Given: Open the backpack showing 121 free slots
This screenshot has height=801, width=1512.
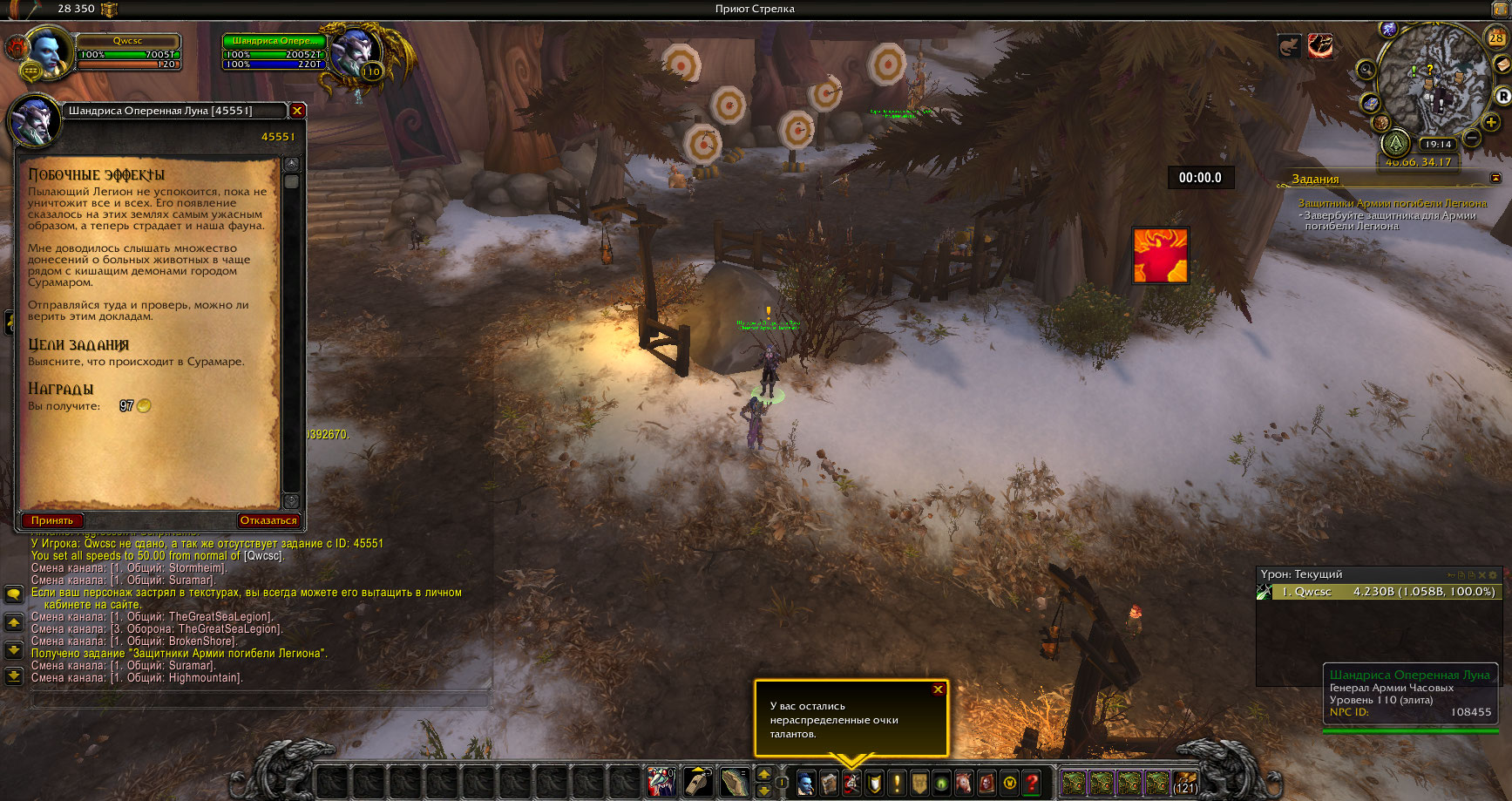Looking at the screenshot, I should 1184,783.
